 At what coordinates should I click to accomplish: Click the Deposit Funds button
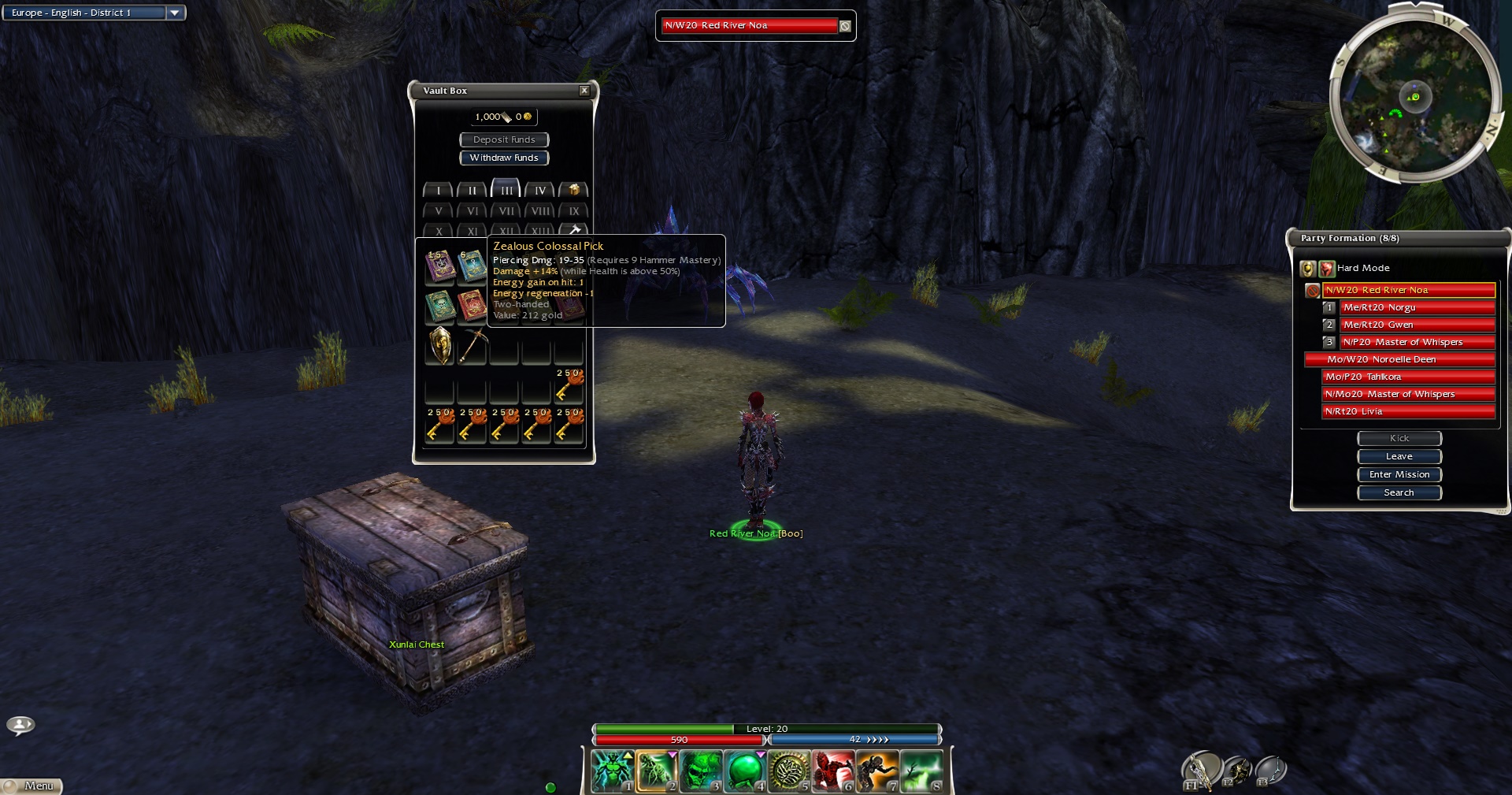(x=504, y=139)
